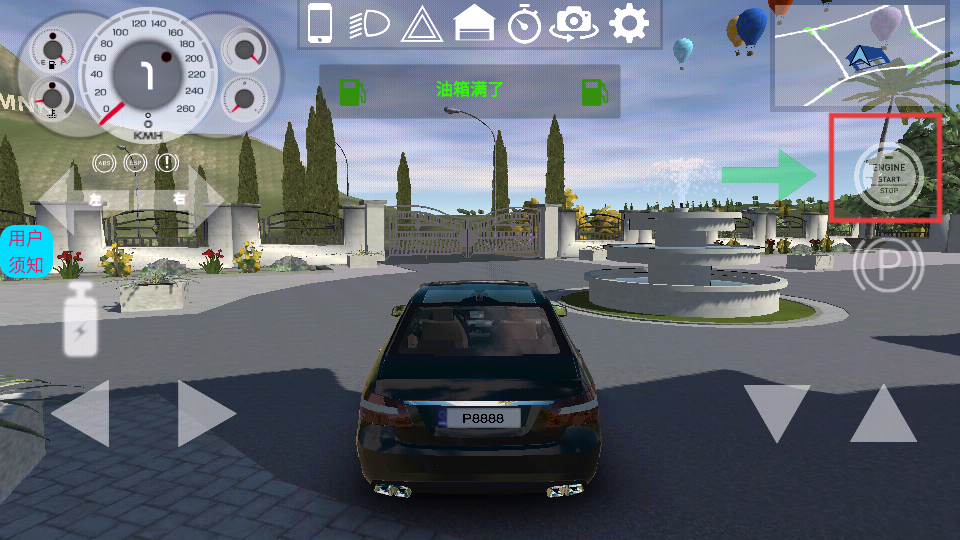The height and width of the screenshot is (540, 960).
Task: Toggle the ESP indicator button
Action: pyautogui.click(x=134, y=162)
